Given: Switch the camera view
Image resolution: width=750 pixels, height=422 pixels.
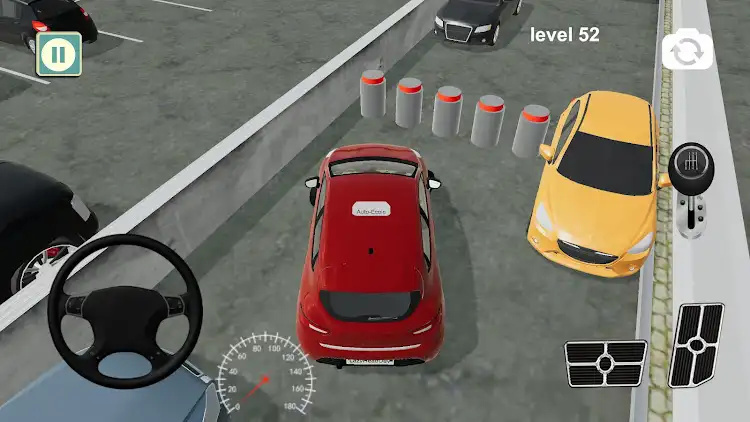Looking at the screenshot, I should (687, 51).
